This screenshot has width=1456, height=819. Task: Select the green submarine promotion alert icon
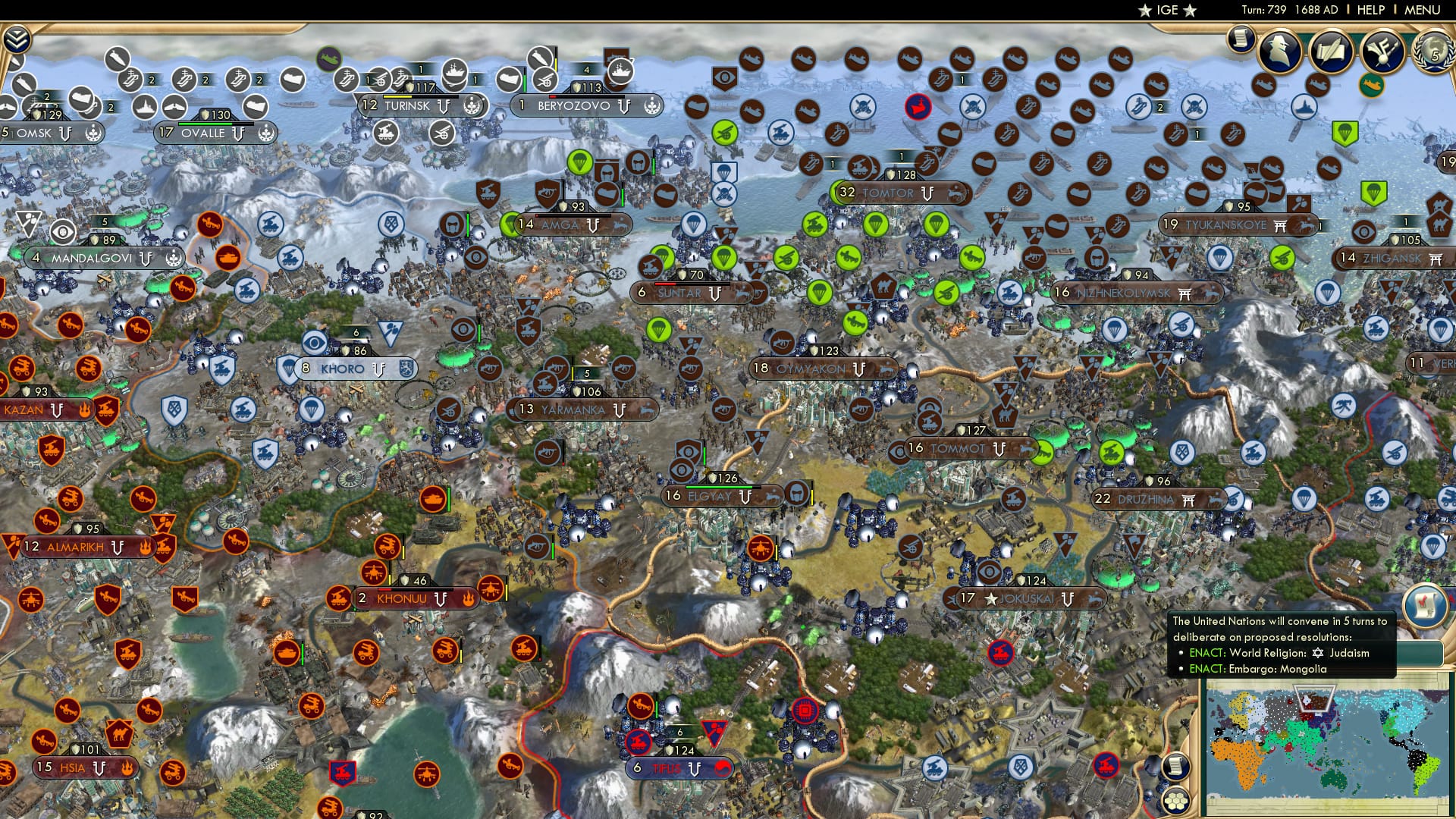(x=1372, y=85)
